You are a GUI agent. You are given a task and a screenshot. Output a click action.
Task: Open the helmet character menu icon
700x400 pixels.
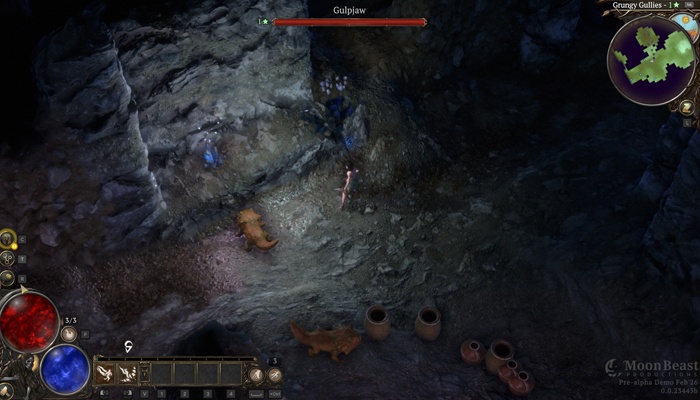(x=8, y=240)
